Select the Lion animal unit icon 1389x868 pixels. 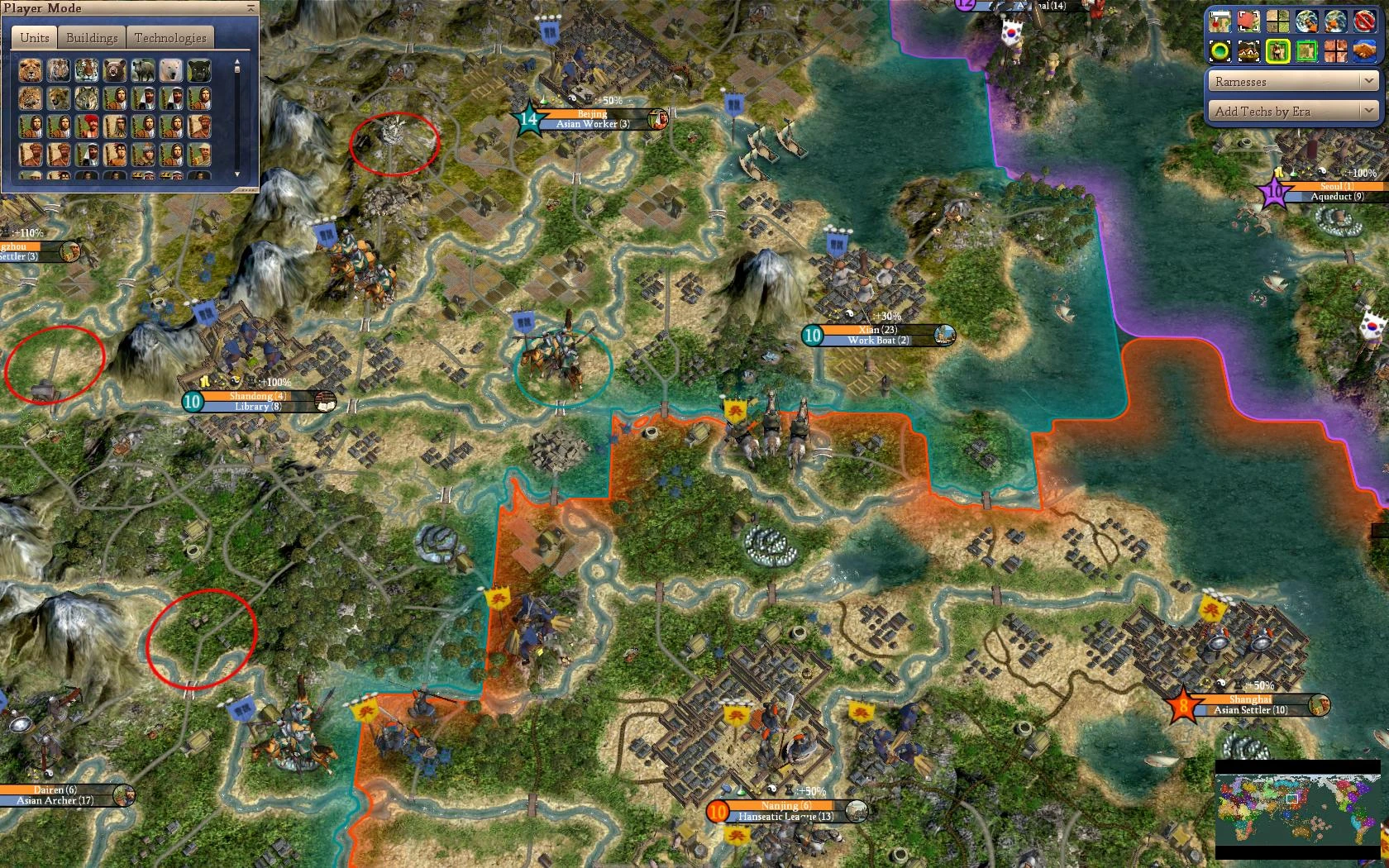point(31,70)
